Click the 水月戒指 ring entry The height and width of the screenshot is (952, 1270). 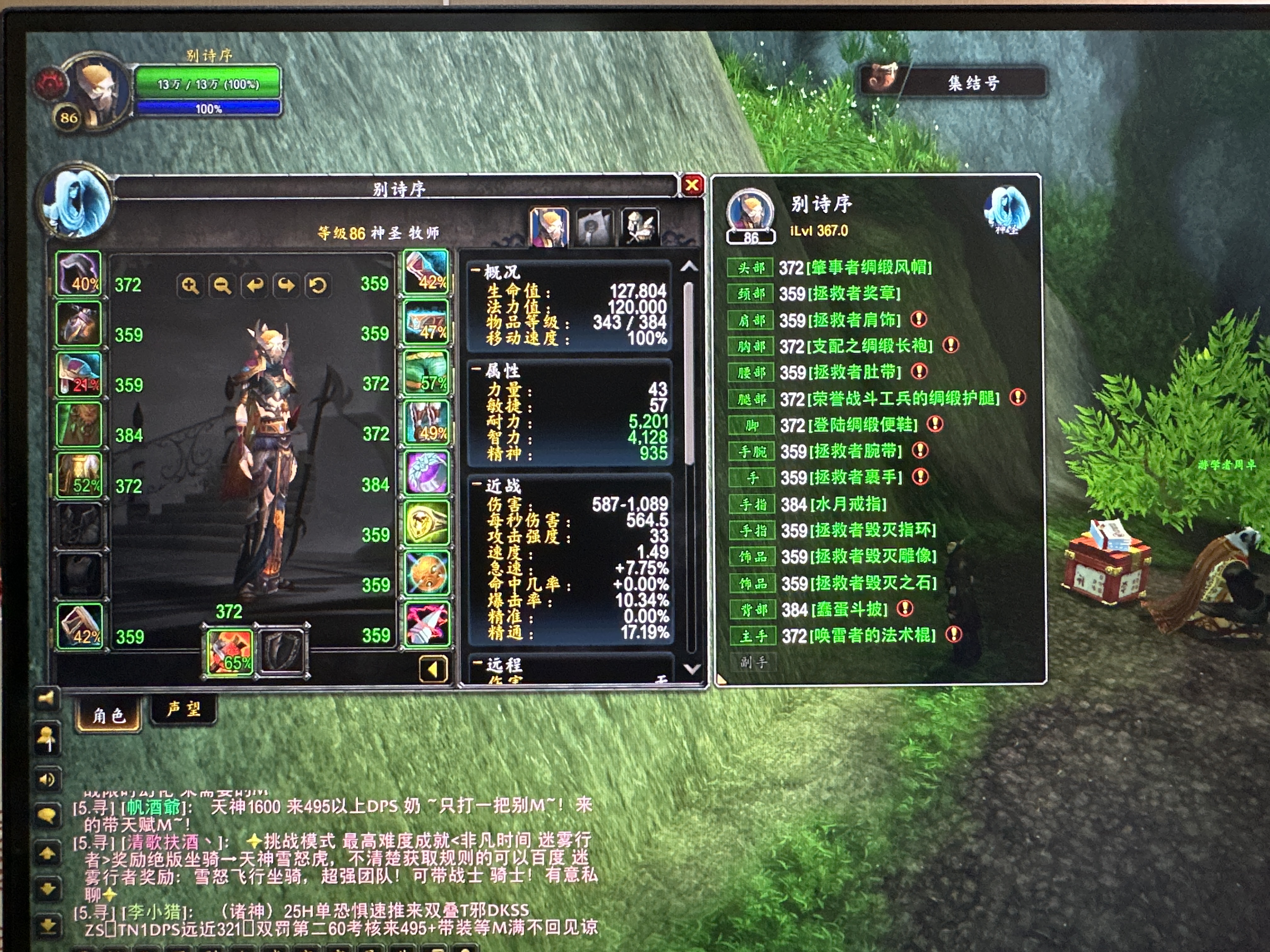[848, 504]
